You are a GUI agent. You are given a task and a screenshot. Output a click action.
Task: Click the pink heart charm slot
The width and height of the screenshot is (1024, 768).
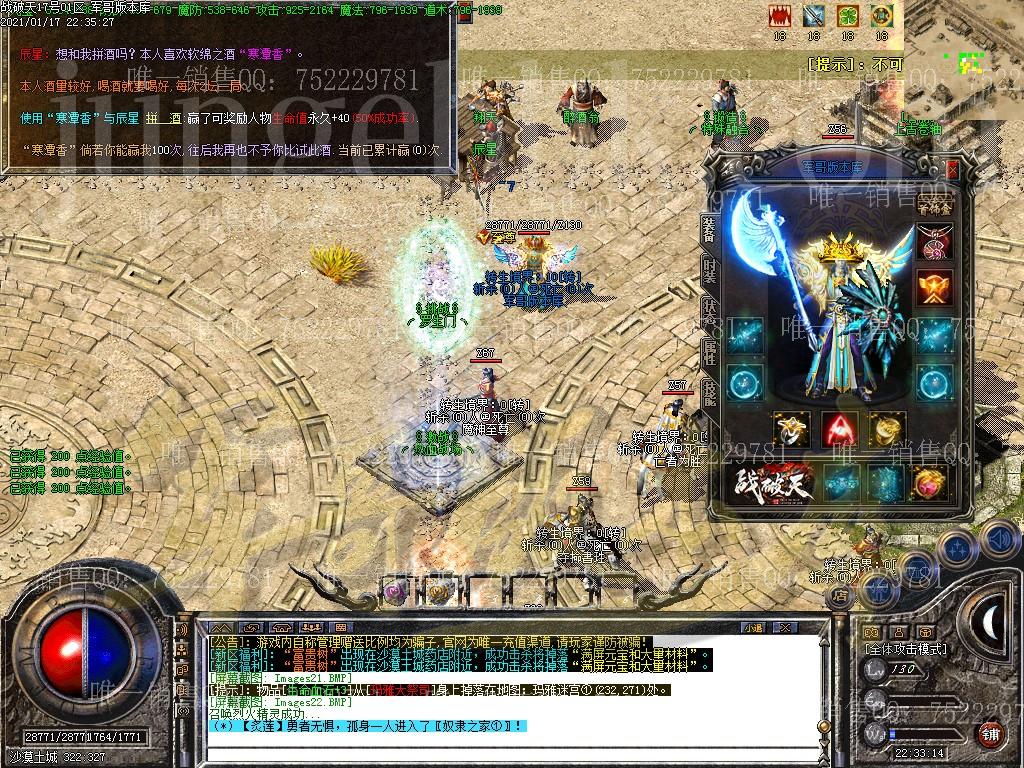pos(931,484)
